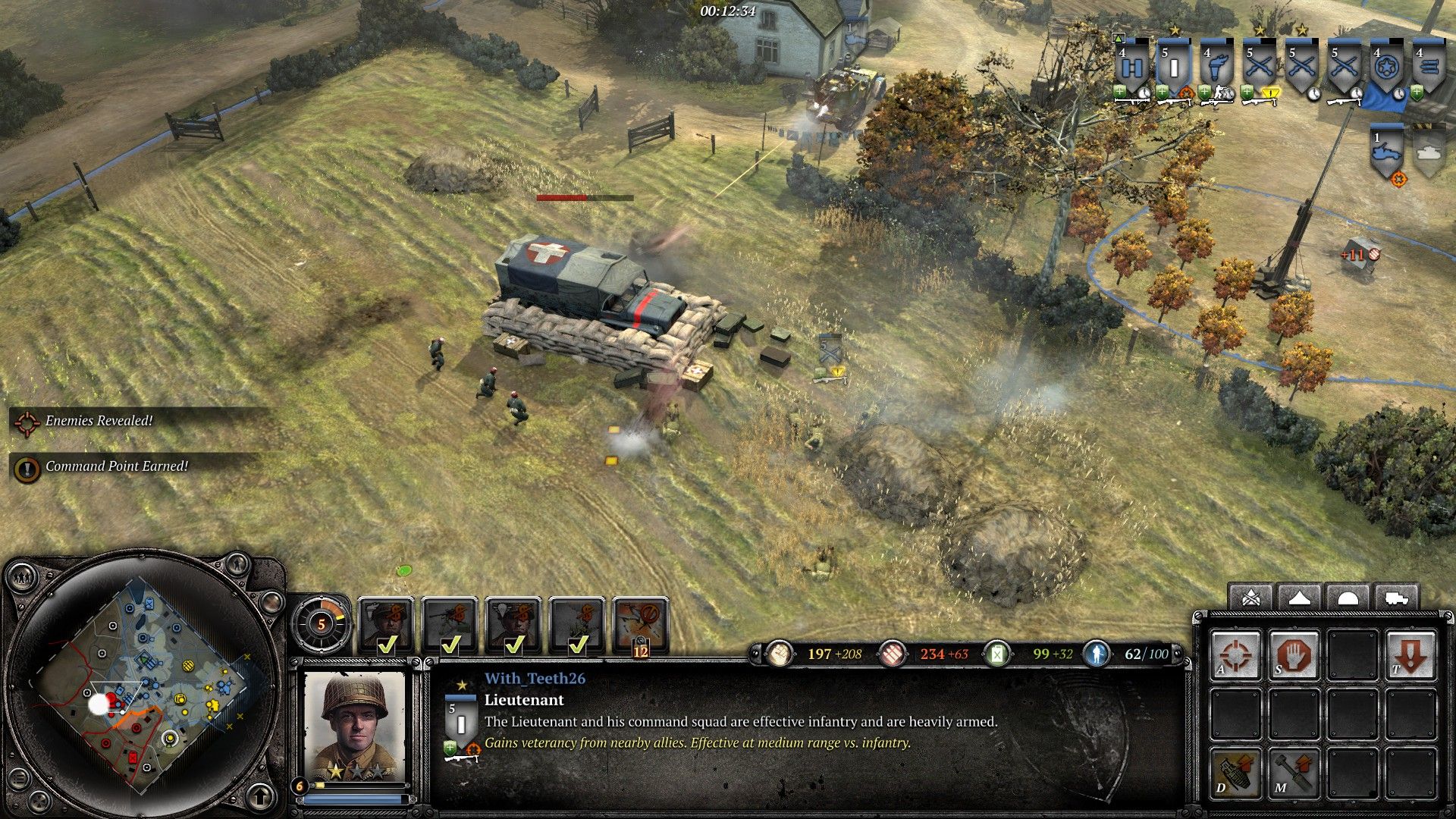The height and width of the screenshot is (819, 1456).
Task: Open the commander points dial showing 5
Action: point(321,625)
